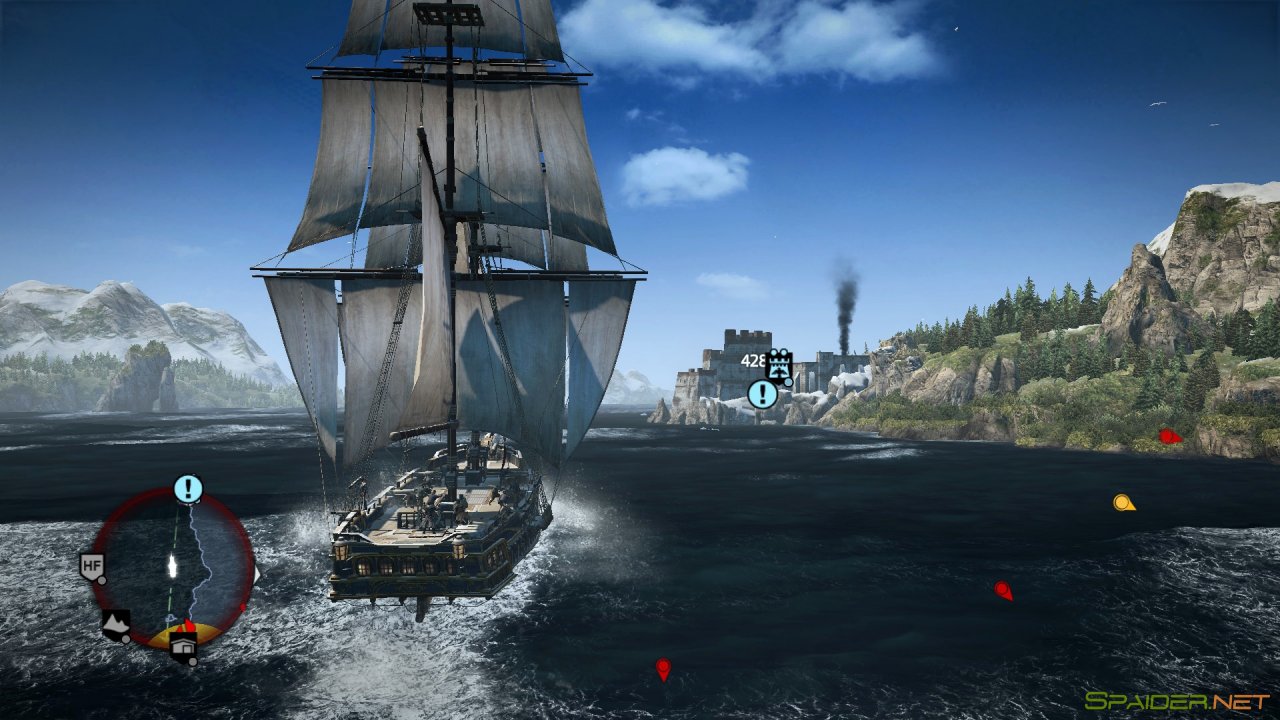Select the dot attached to the HF marker
Screen dimensions: 1280x720
101,580
